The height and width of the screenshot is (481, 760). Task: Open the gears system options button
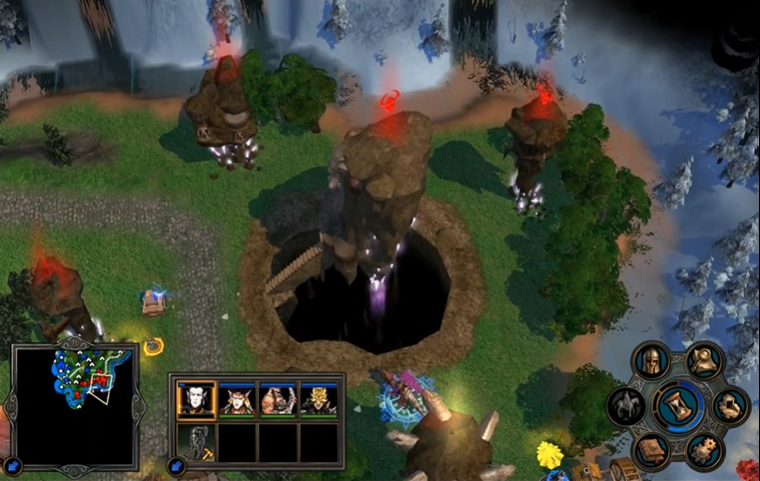click(x=705, y=451)
